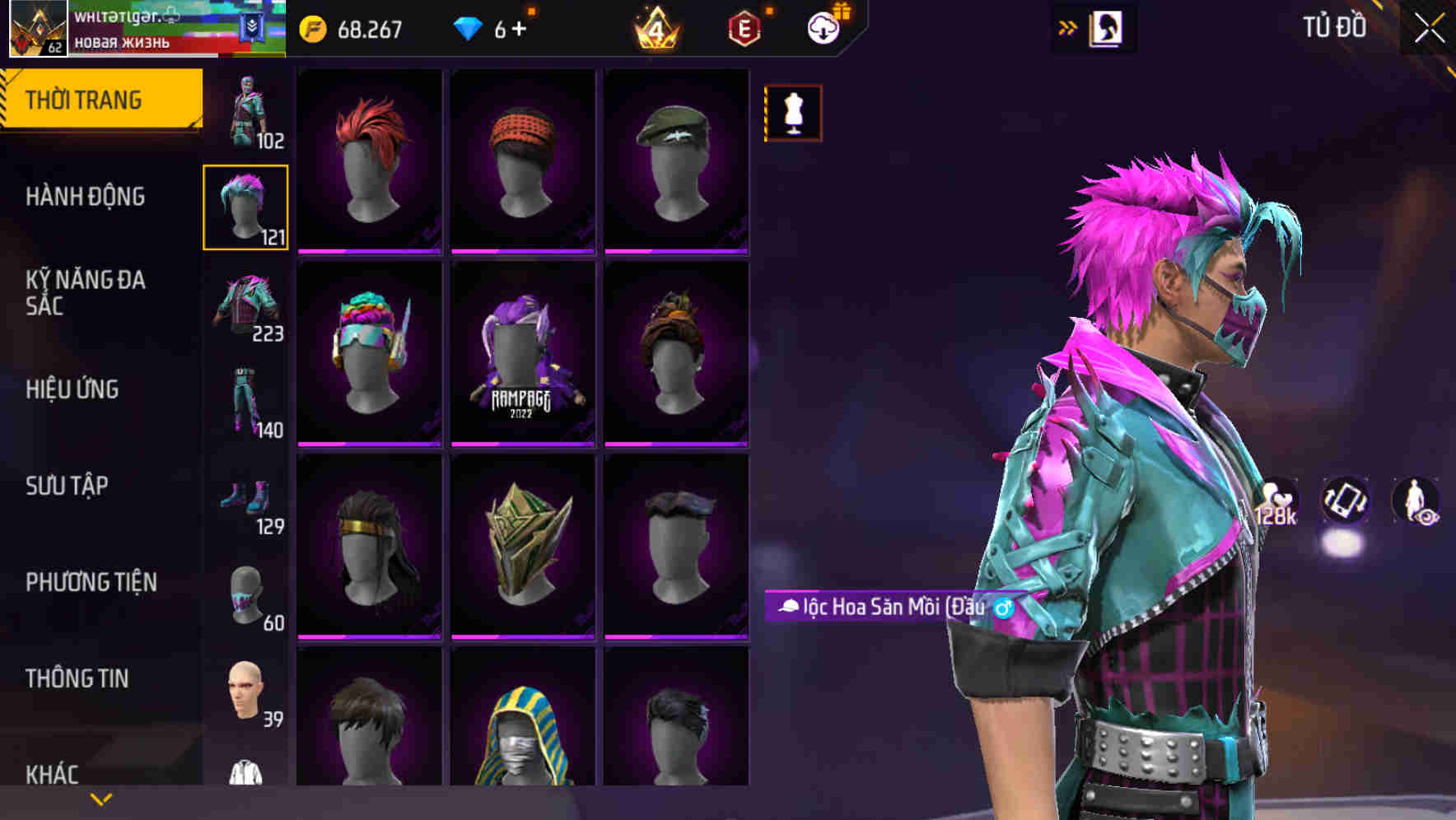Collapse the panel using the double-arrow icon

point(1068,26)
